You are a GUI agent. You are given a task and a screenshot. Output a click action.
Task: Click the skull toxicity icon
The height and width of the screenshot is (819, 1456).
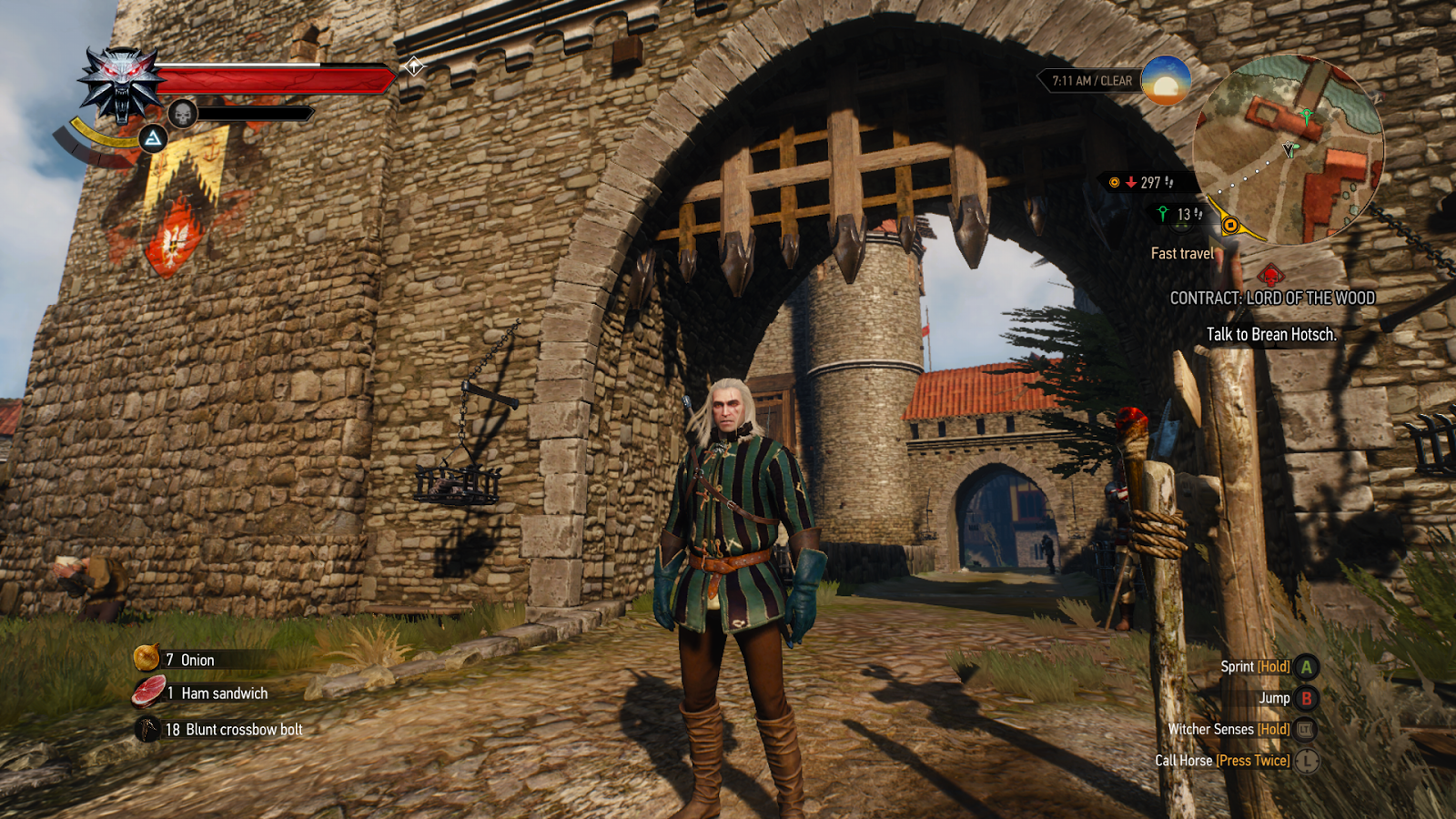click(x=183, y=114)
